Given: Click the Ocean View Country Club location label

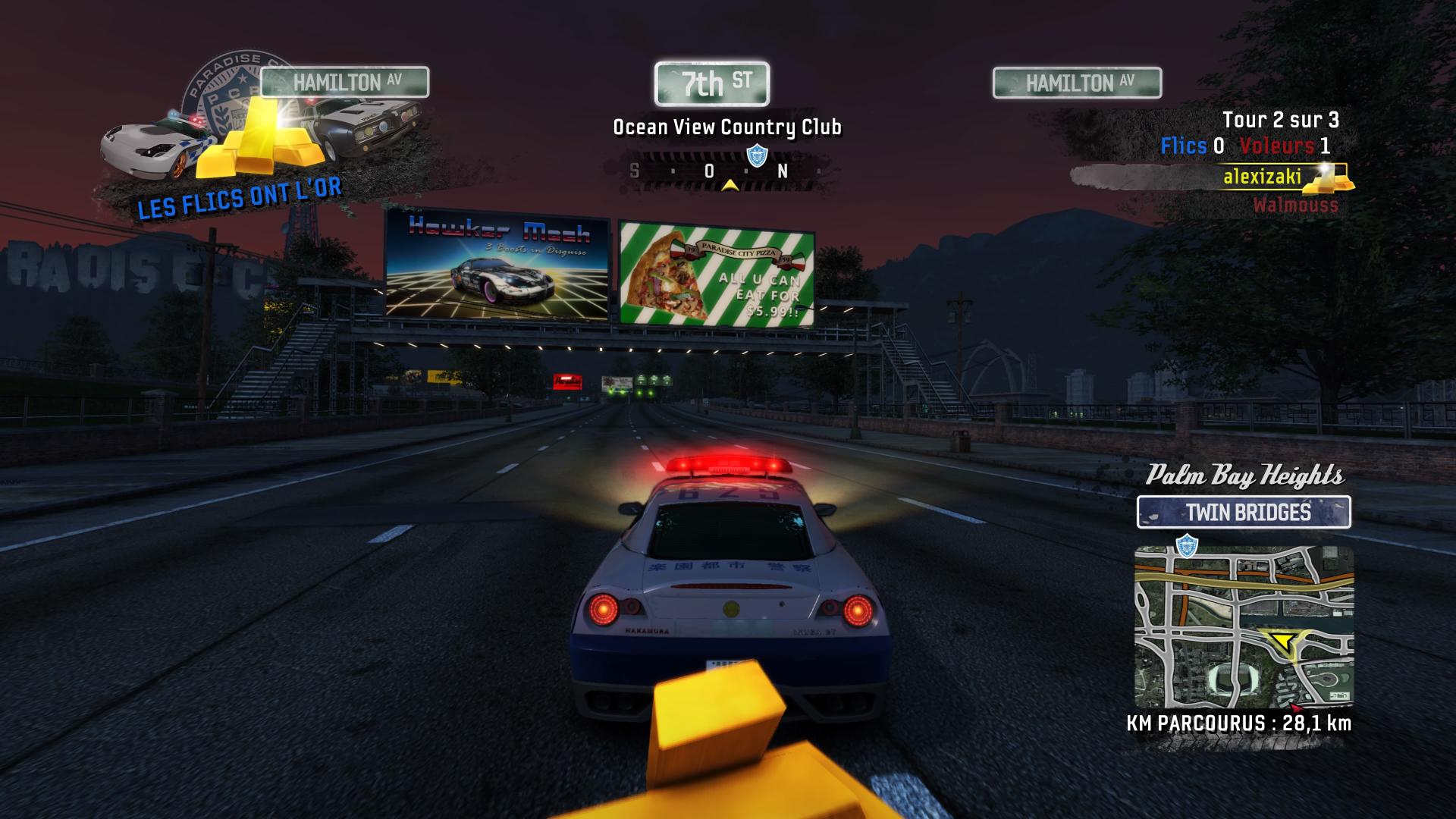Looking at the screenshot, I should (x=726, y=127).
